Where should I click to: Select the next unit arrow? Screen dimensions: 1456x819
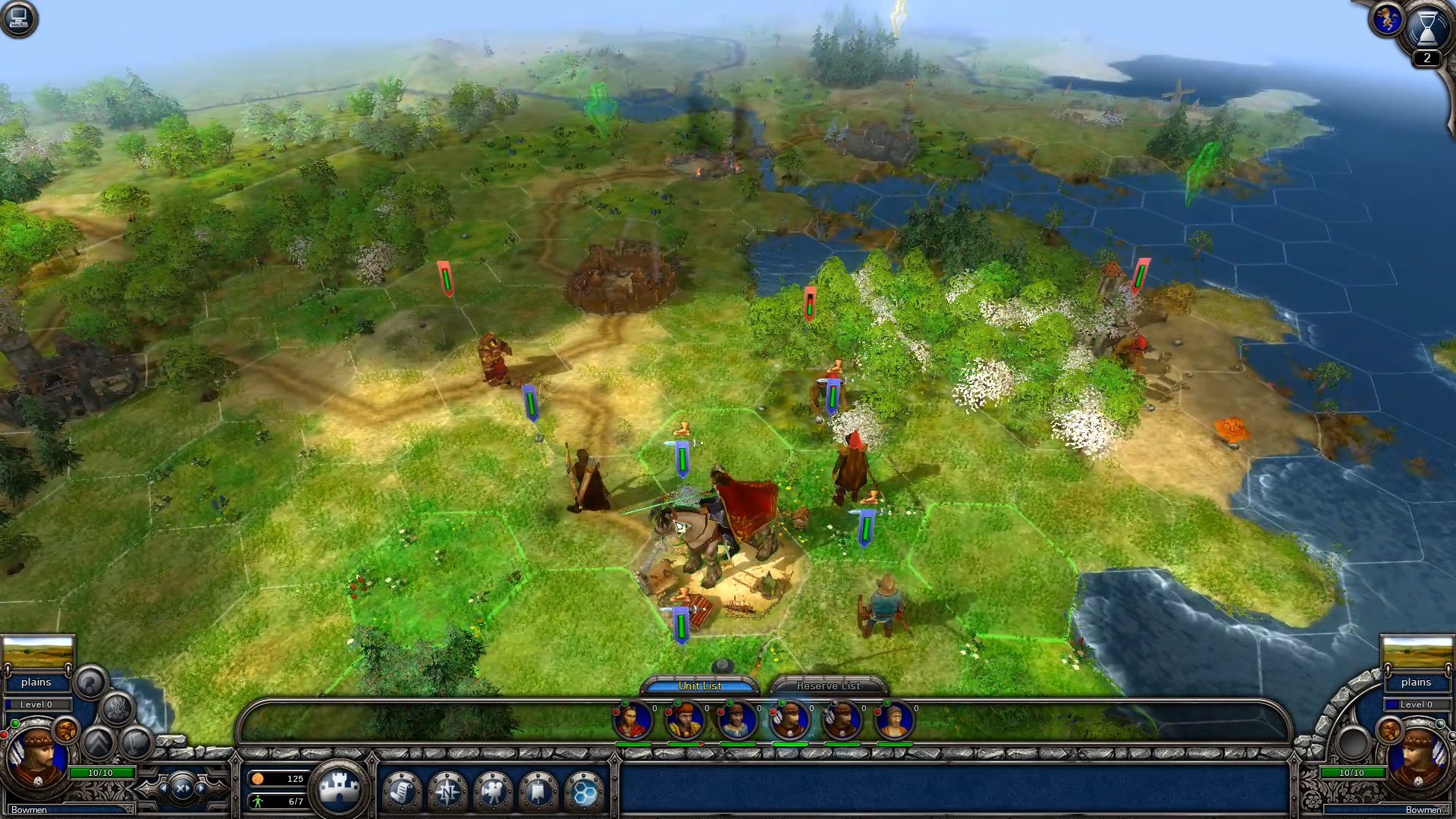pos(202,789)
